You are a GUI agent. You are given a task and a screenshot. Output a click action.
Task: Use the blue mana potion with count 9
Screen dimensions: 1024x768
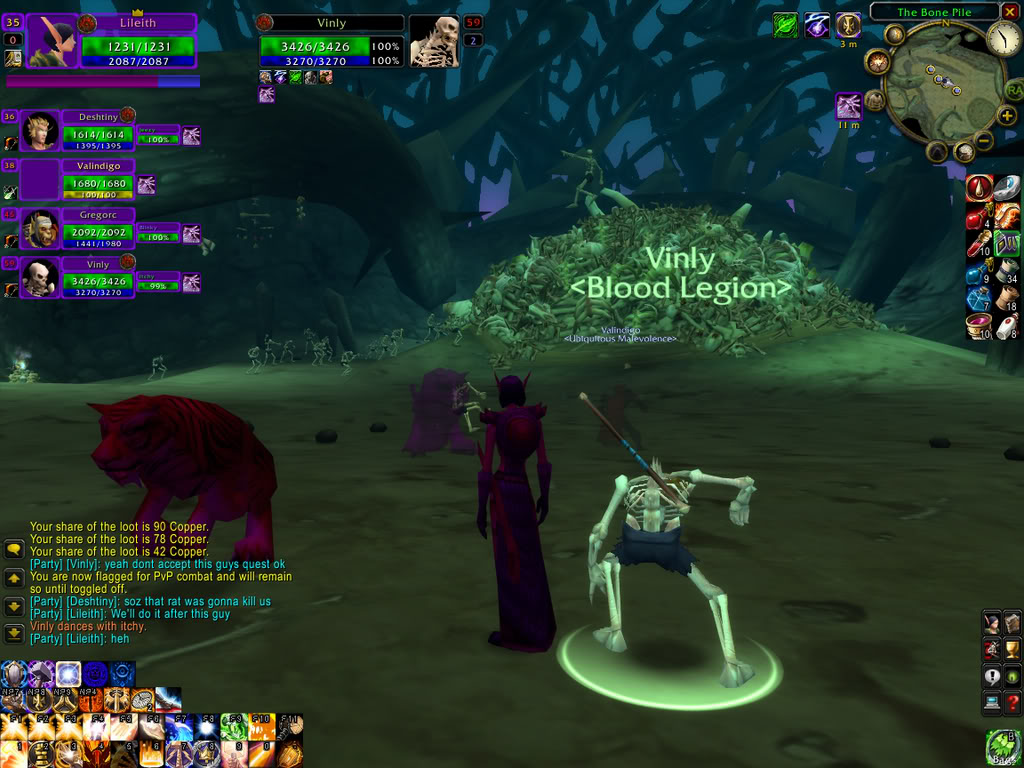(978, 273)
